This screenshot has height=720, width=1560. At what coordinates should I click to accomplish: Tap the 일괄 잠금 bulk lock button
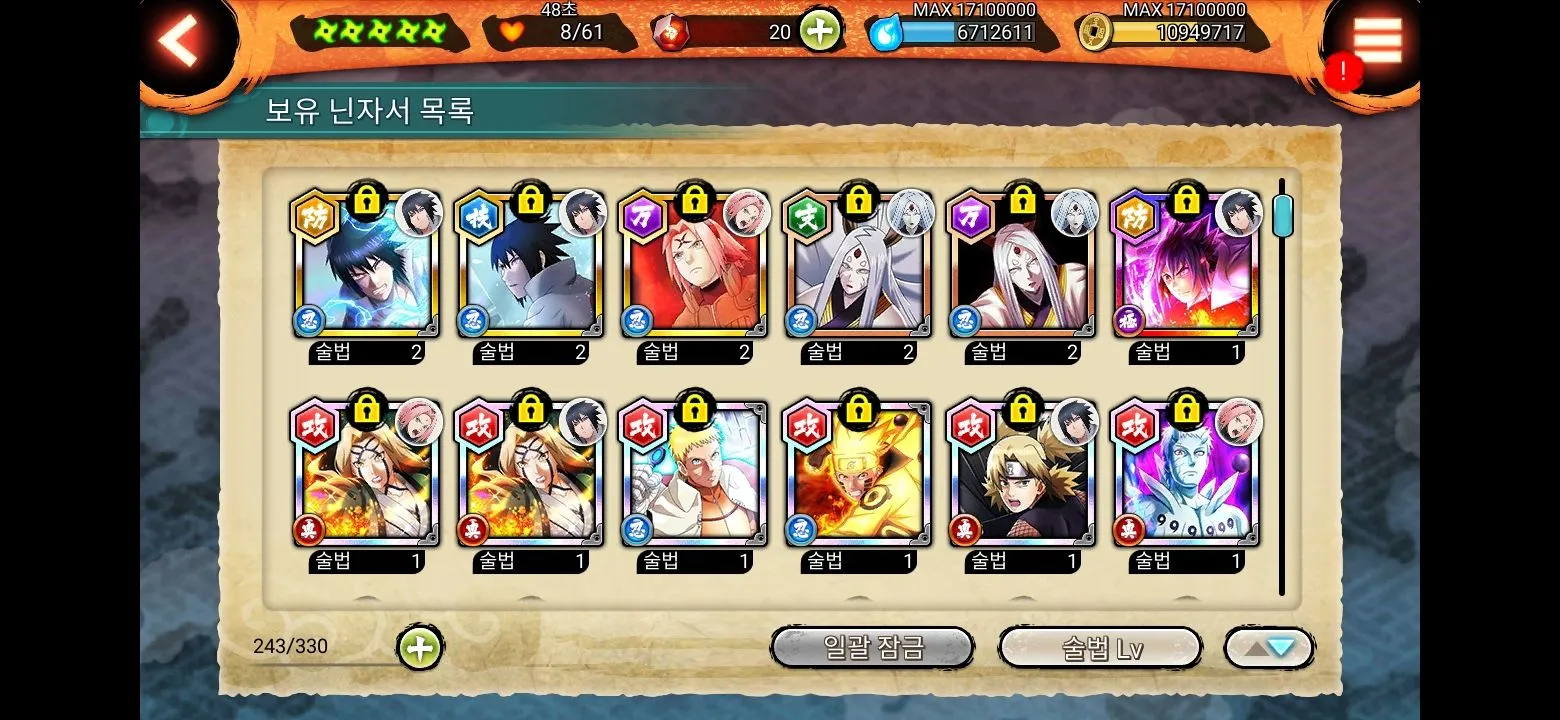pos(872,648)
